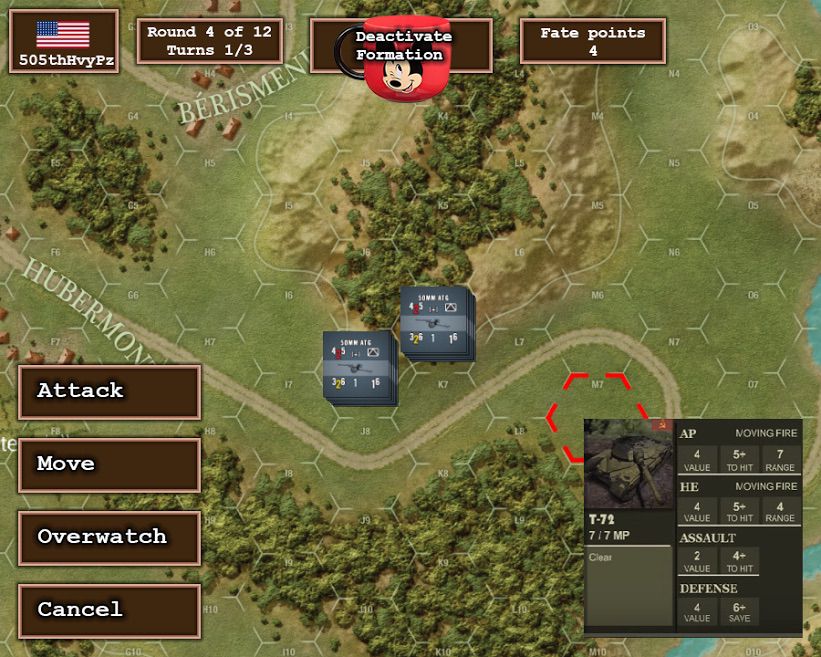
Task: Click the T-72 tank portrait
Action: (628, 465)
